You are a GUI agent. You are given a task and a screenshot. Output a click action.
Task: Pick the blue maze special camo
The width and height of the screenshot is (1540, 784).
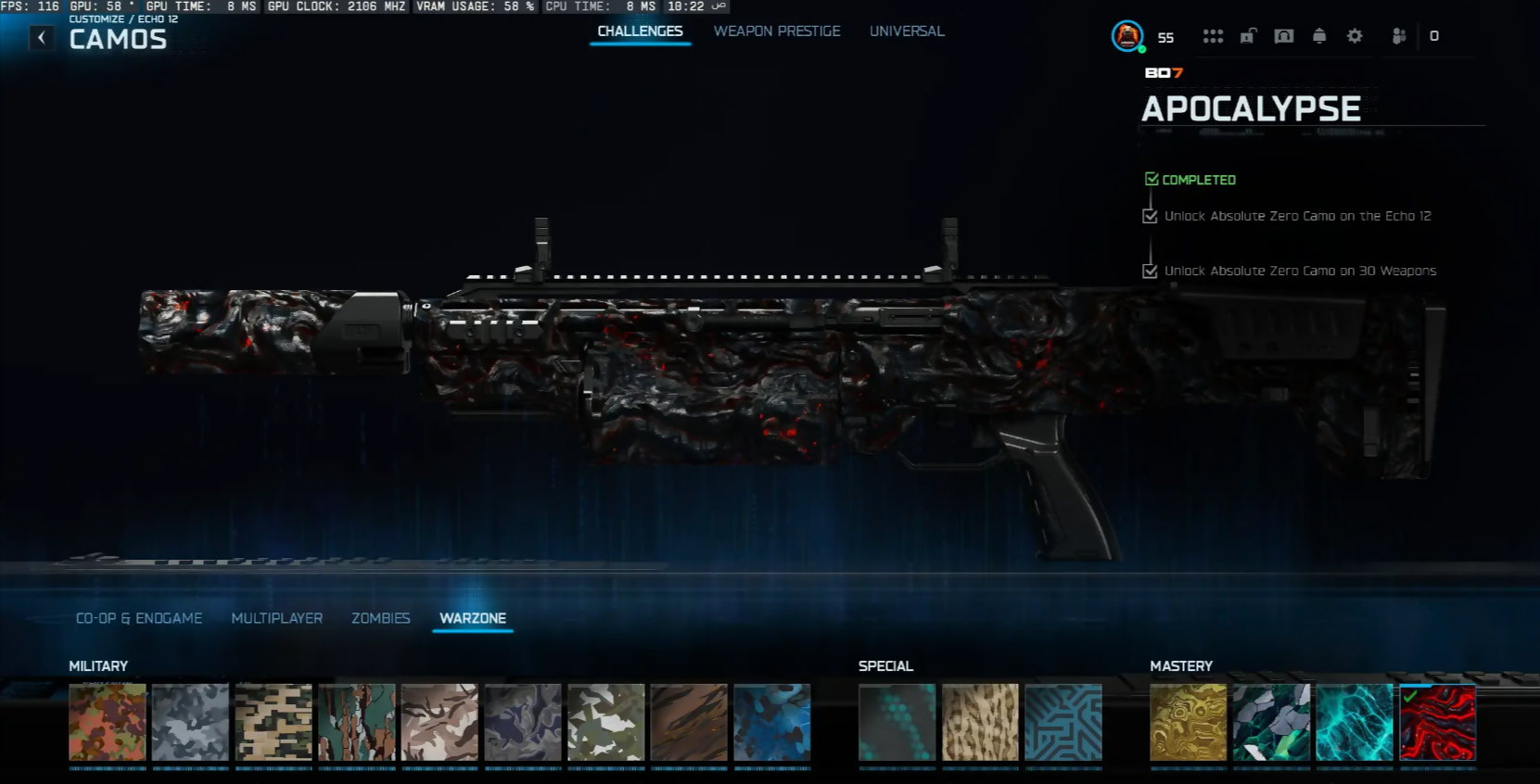click(x=1063, y=723)
